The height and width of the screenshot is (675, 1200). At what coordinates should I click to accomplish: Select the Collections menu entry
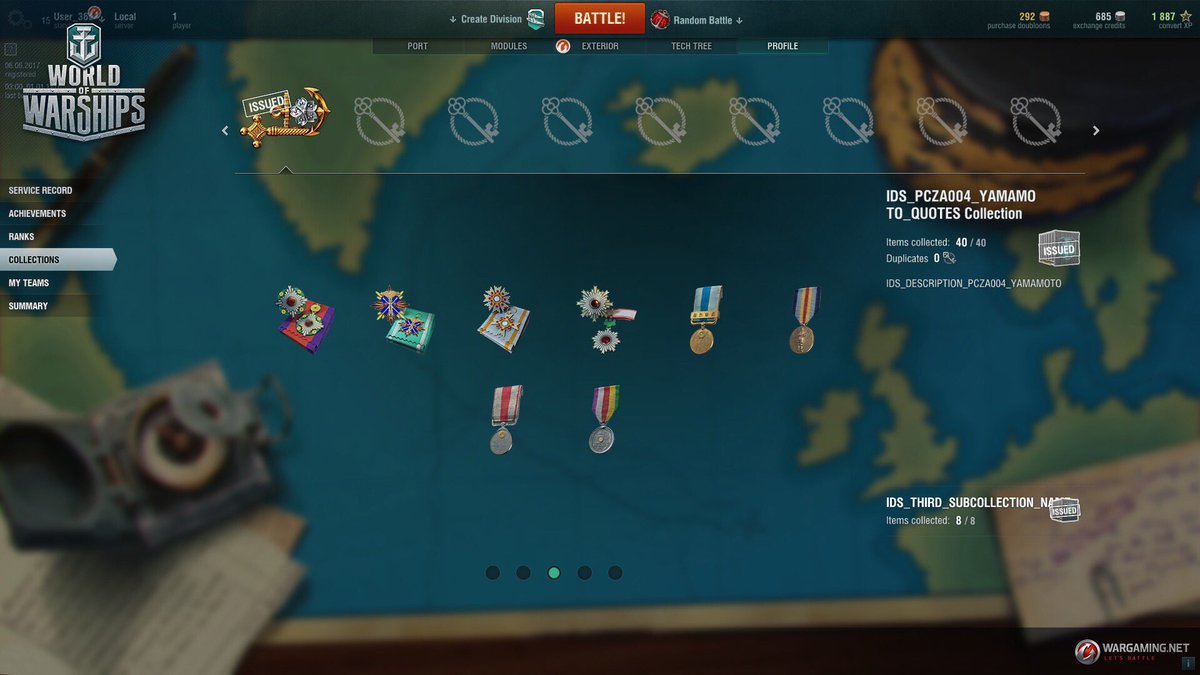(34, 259)
